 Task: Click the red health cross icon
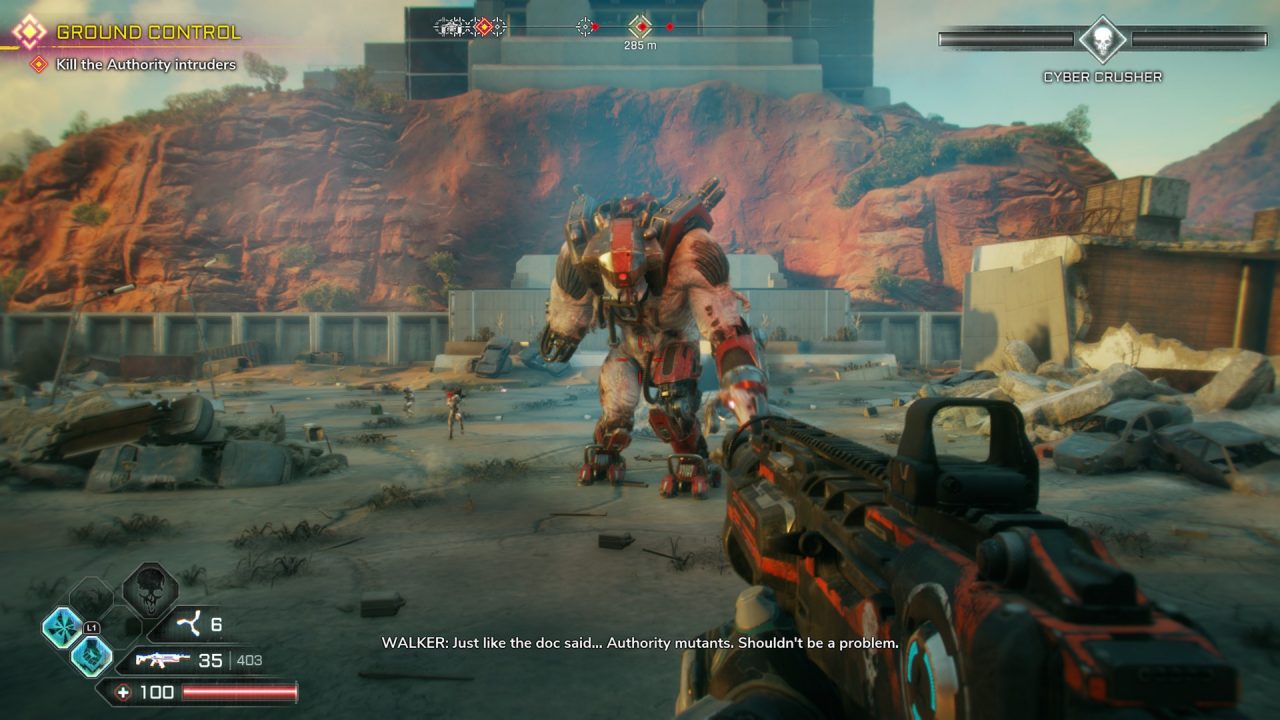(x=122, y=692)
